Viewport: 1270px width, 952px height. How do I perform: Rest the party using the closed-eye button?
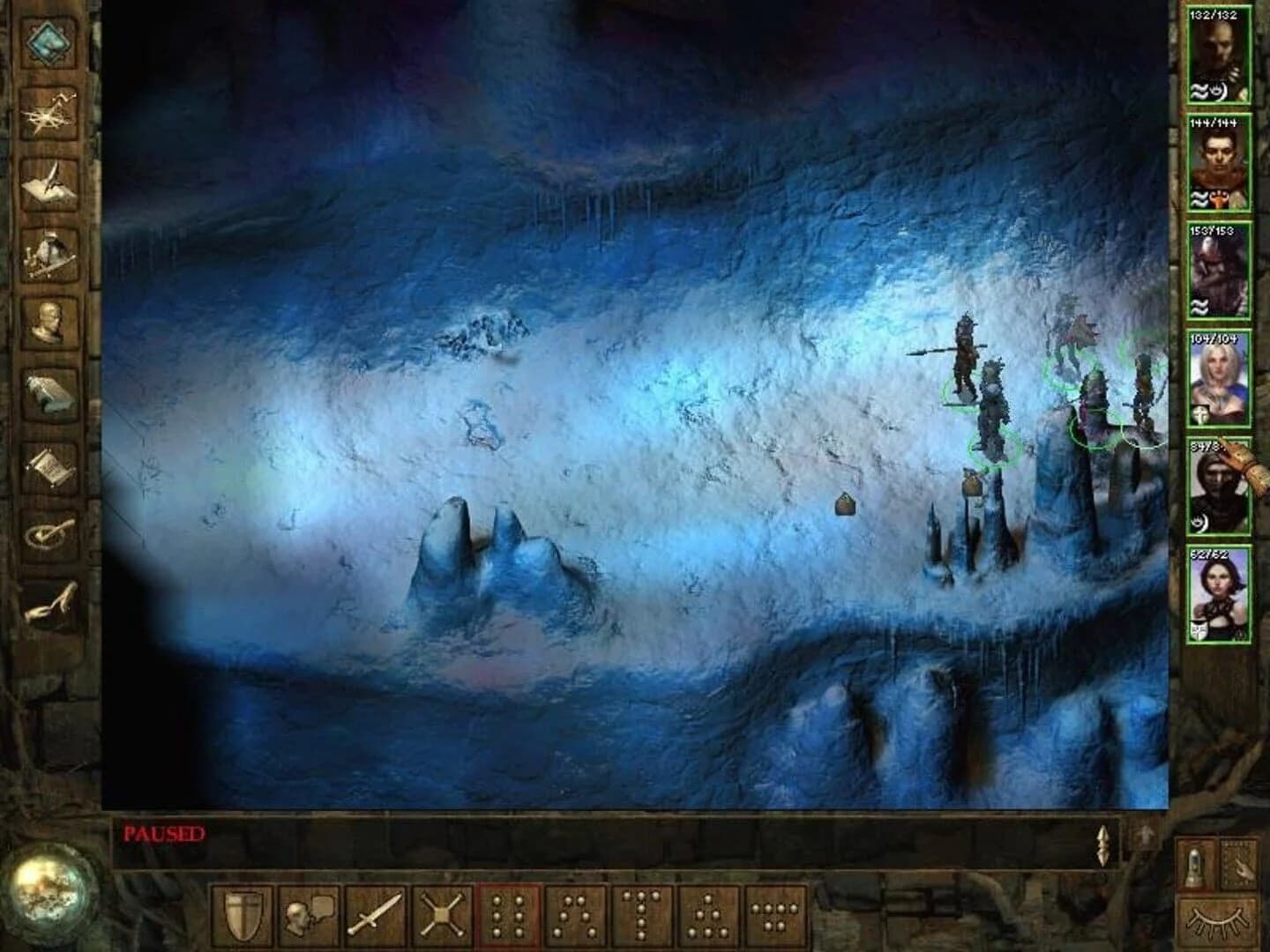click(x=1217, y=921)
